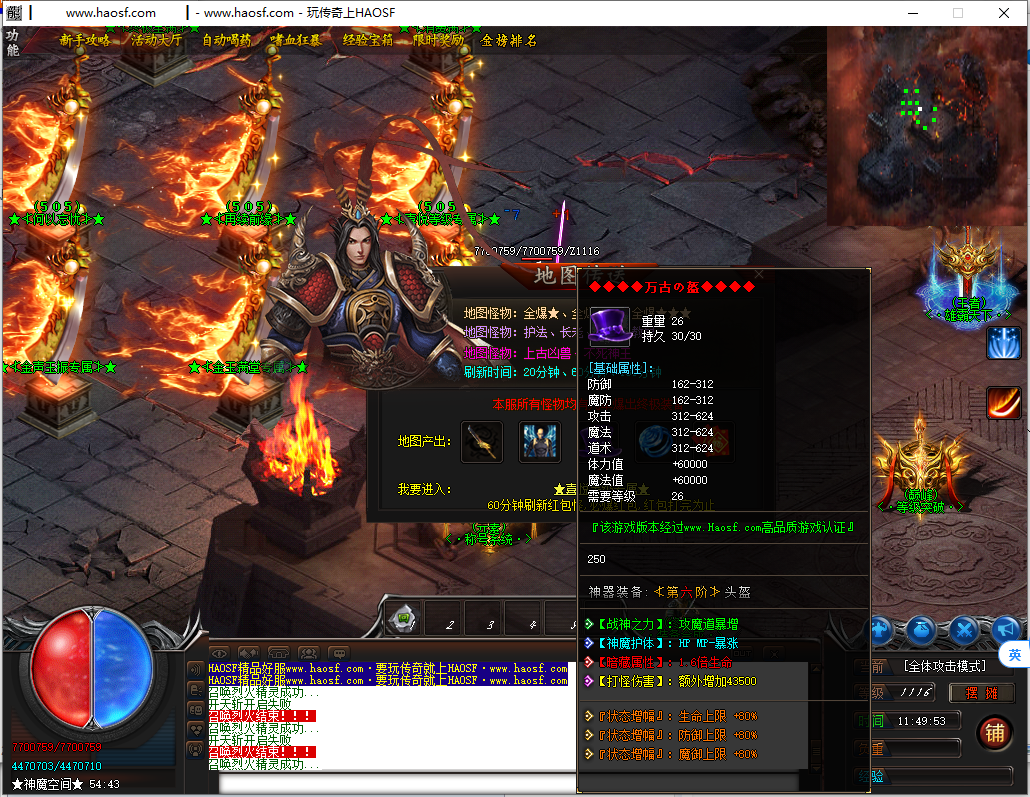Viewport: 1030px width, 797px height.
Task: Open the 活动大厅 event hall
Action: (x=156, y=40)
